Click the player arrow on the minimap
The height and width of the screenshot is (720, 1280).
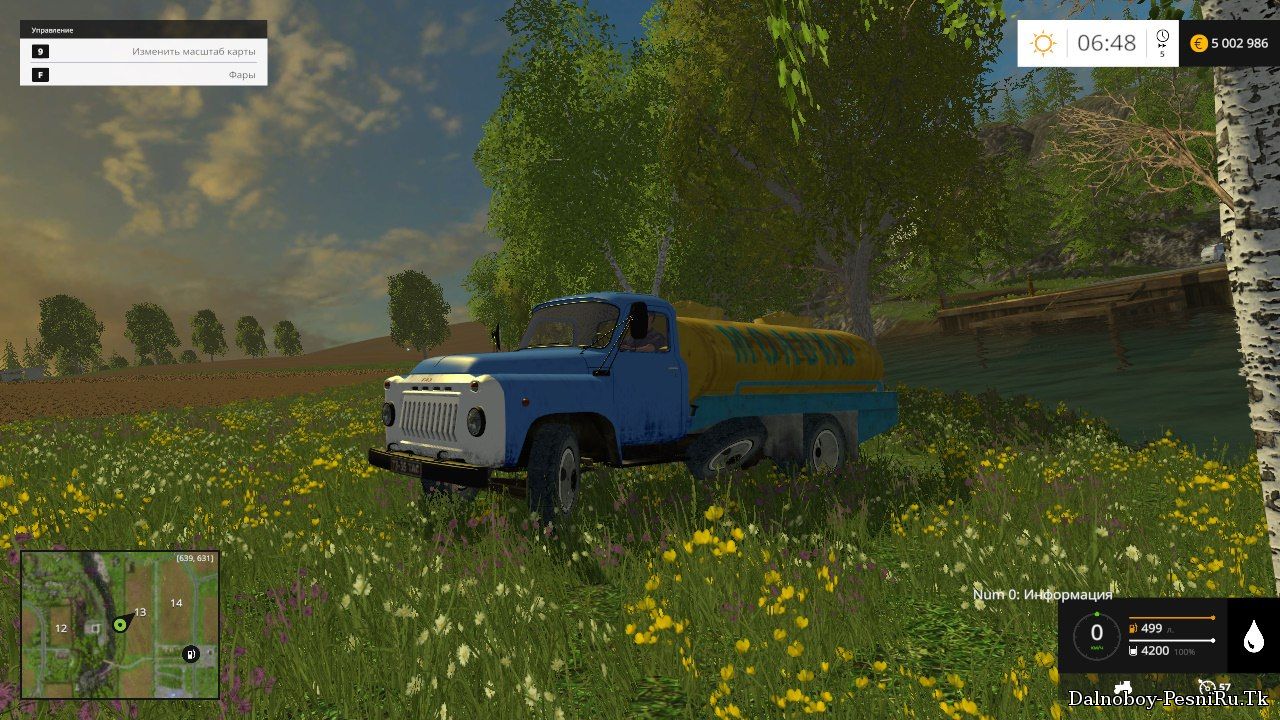pyautogui.click(x=122, y=627)
